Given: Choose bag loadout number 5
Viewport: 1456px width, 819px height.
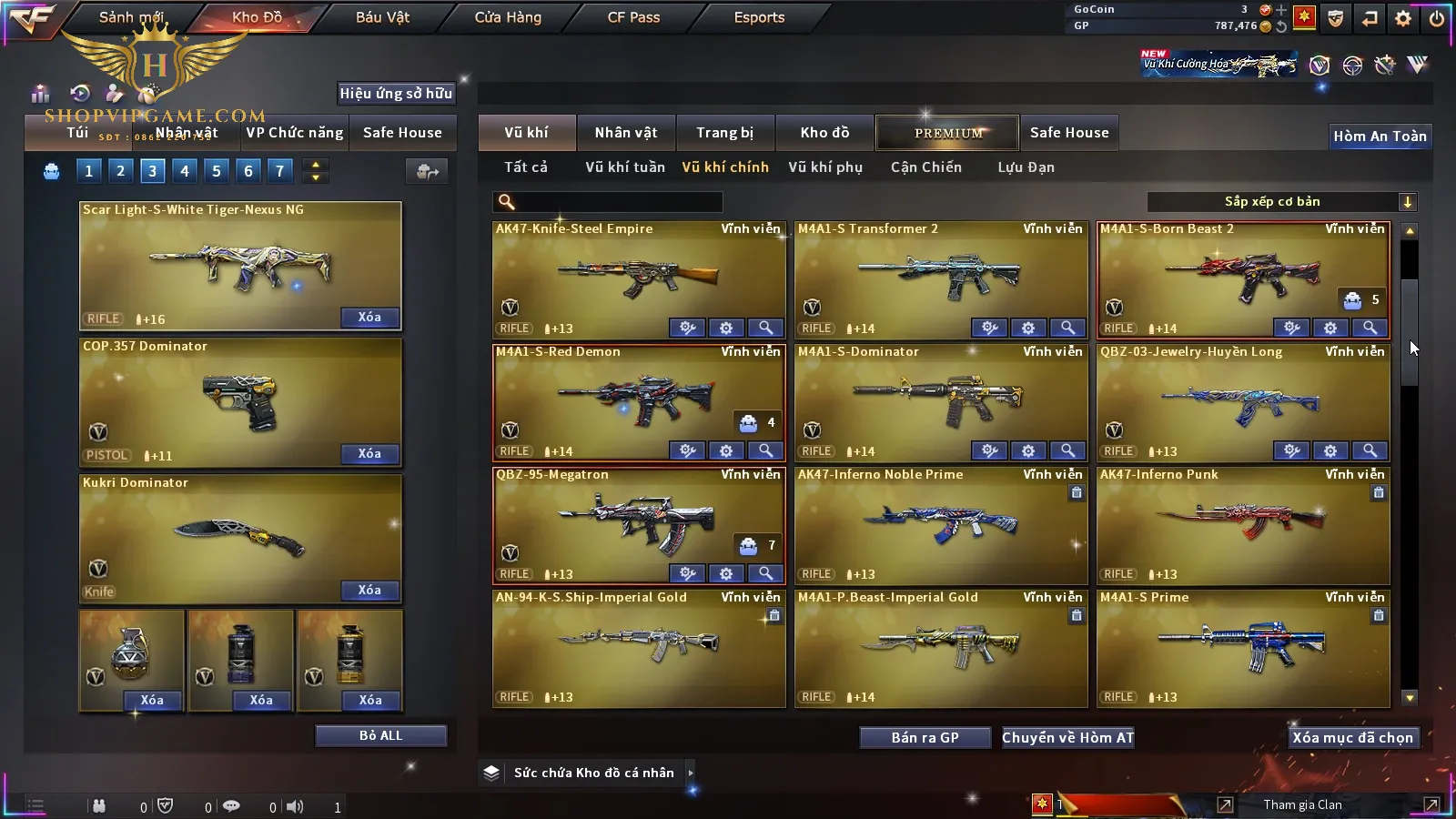Looking at the screenshot, I should coord(216,170).
